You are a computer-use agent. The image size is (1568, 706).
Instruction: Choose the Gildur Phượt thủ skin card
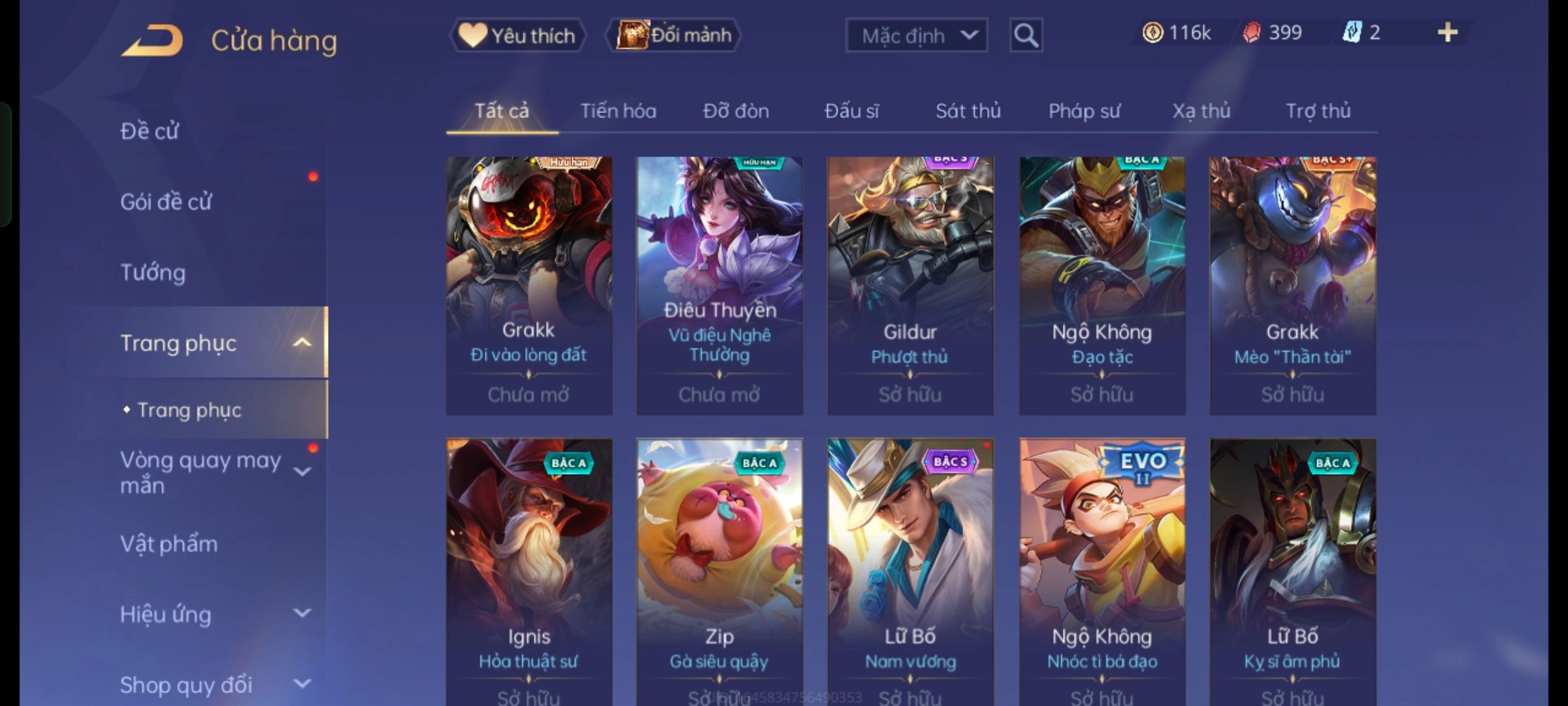tap(910, 285)
